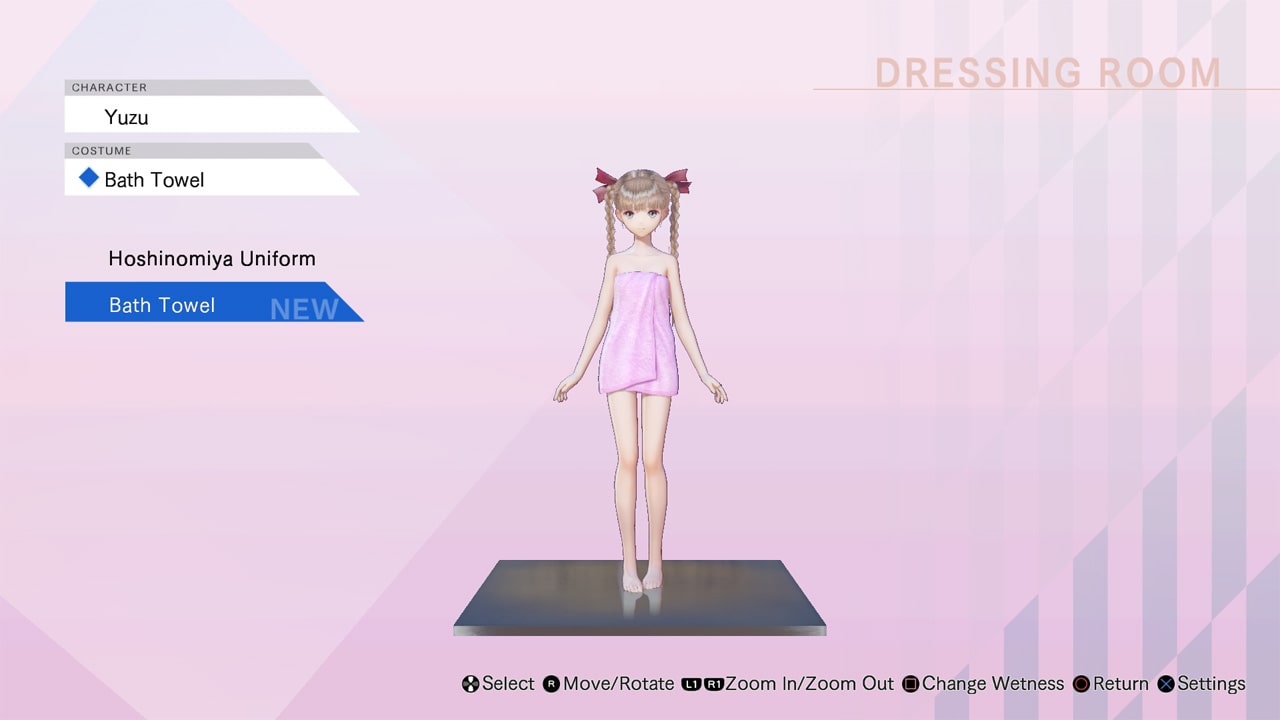Image resolution: width=1280 pixels, height=720 pixels.
Task: Click the circle Return button icon
Action: pos(1081,684)
